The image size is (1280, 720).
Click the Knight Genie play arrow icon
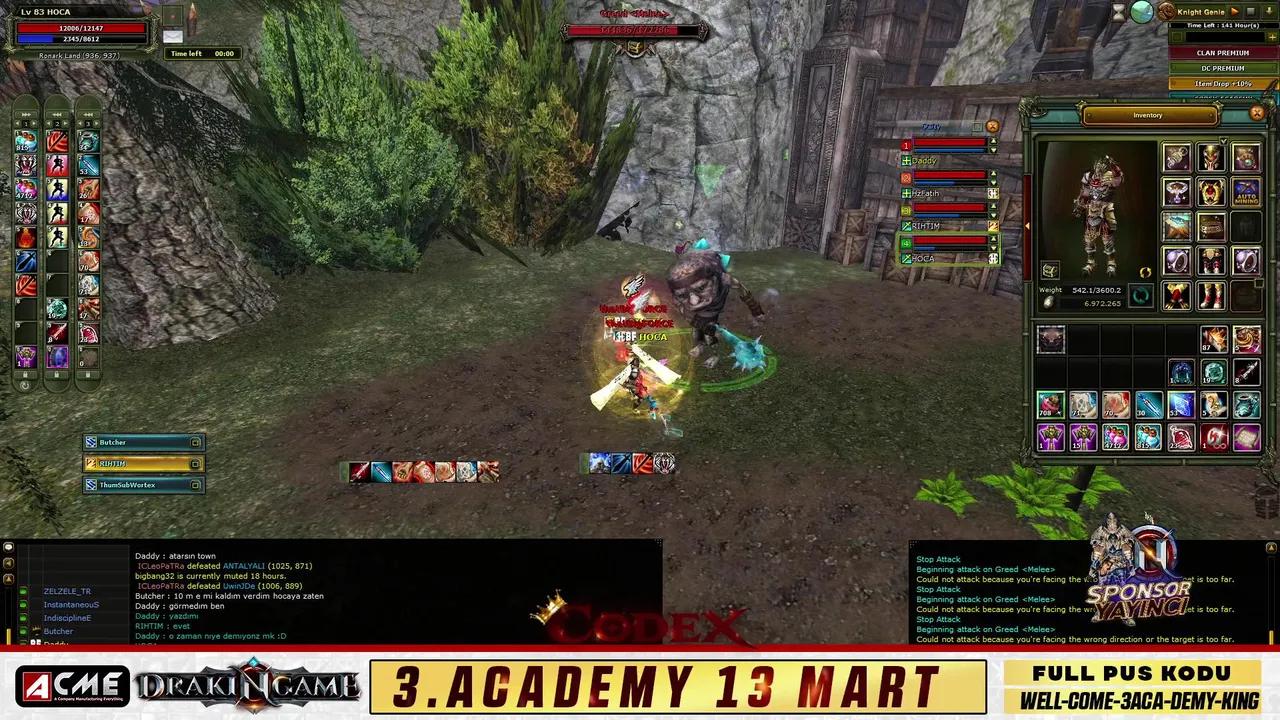click(x=1235, y=12)
